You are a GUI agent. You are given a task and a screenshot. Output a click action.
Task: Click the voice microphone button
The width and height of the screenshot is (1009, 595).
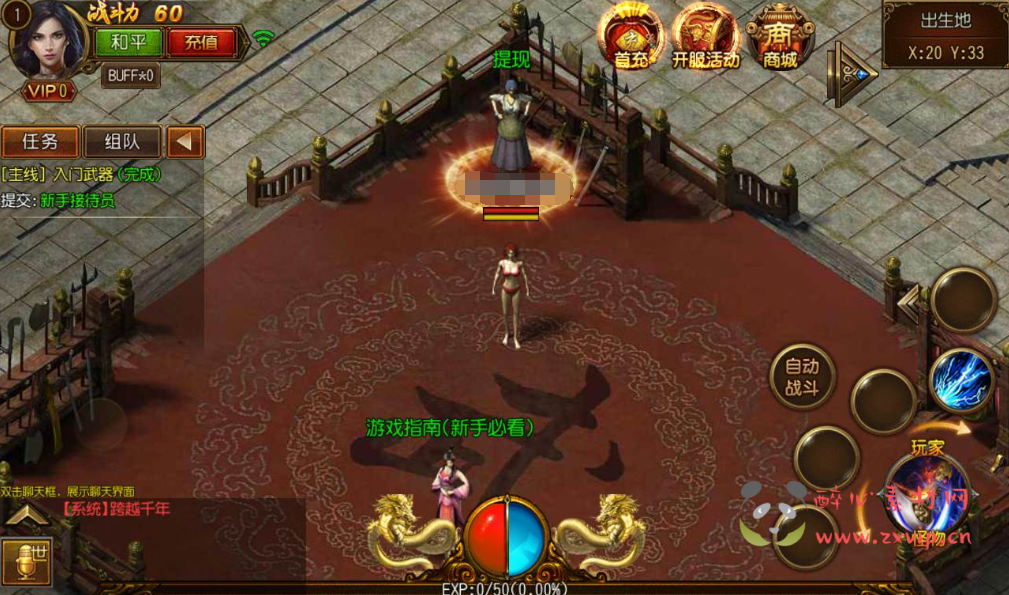(26, 561)
